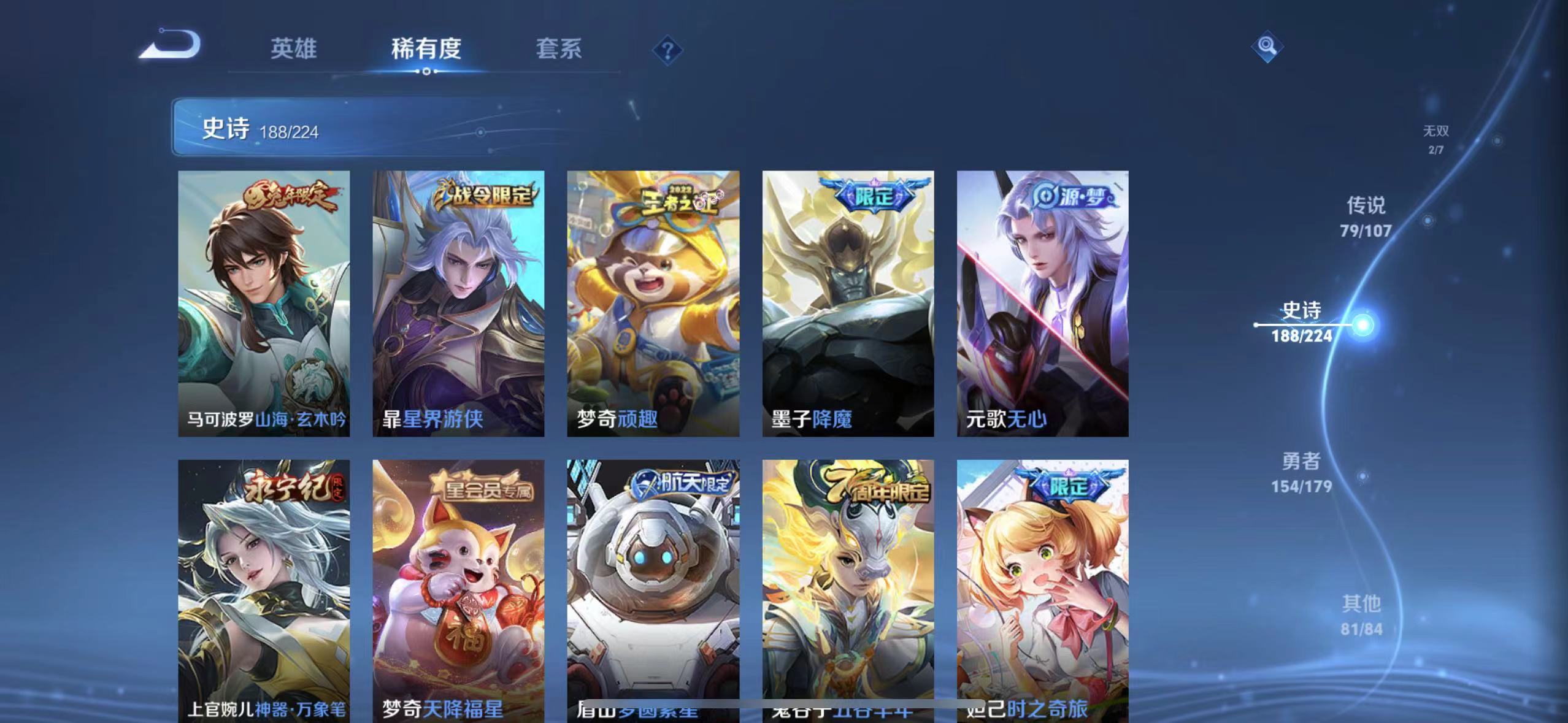The image size is (1568, 723).
Task: Click the help question mark icon
Action: pos(667,49)
